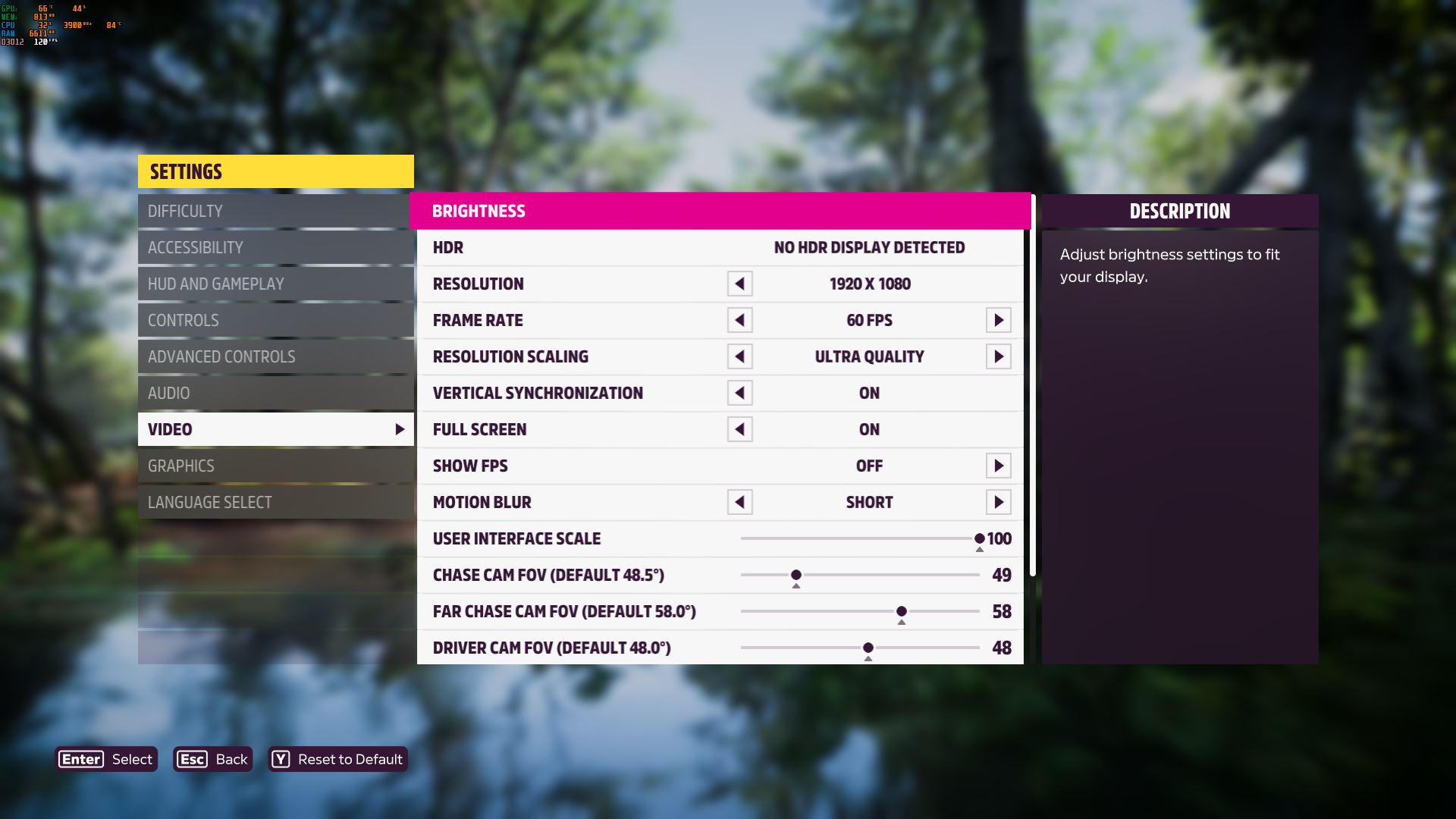Increase frame rate with right arrow
Viewport: 1456px width, 819px height.
coord(998,320)
